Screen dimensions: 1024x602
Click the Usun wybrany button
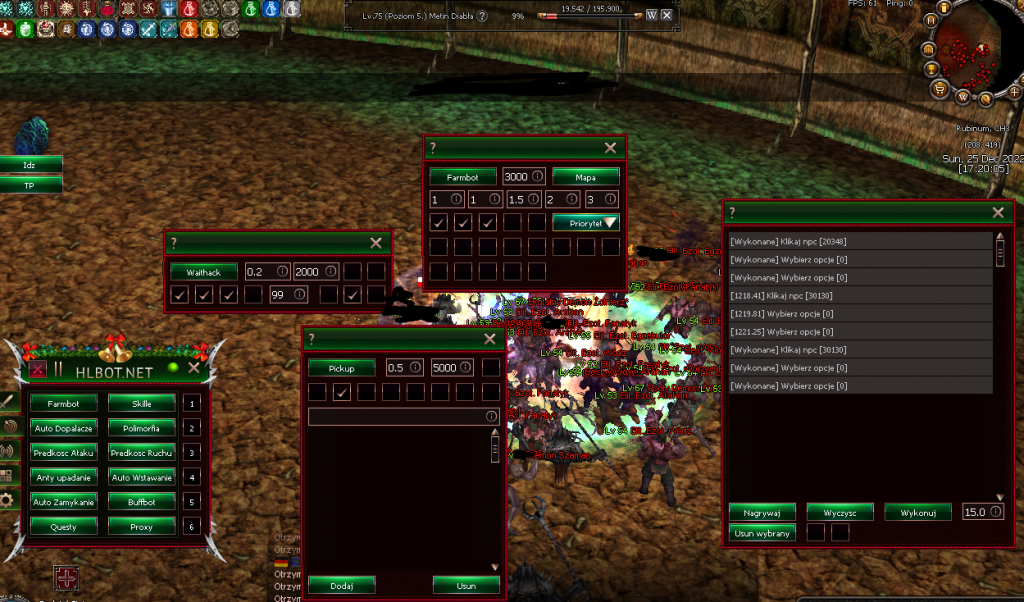(x=762, y=533)
